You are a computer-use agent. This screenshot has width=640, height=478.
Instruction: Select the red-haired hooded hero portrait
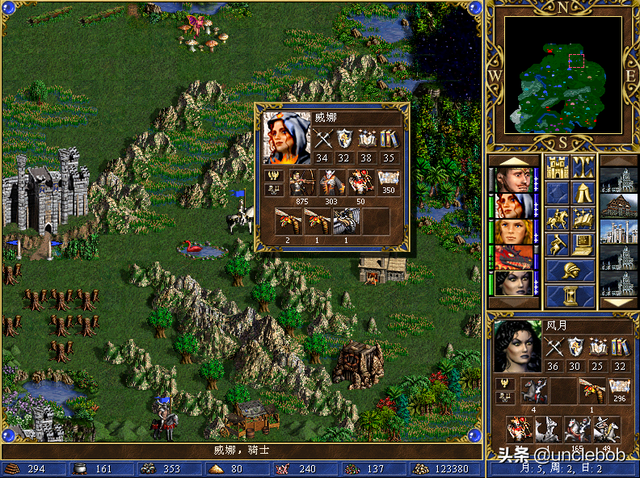[513, 206]
